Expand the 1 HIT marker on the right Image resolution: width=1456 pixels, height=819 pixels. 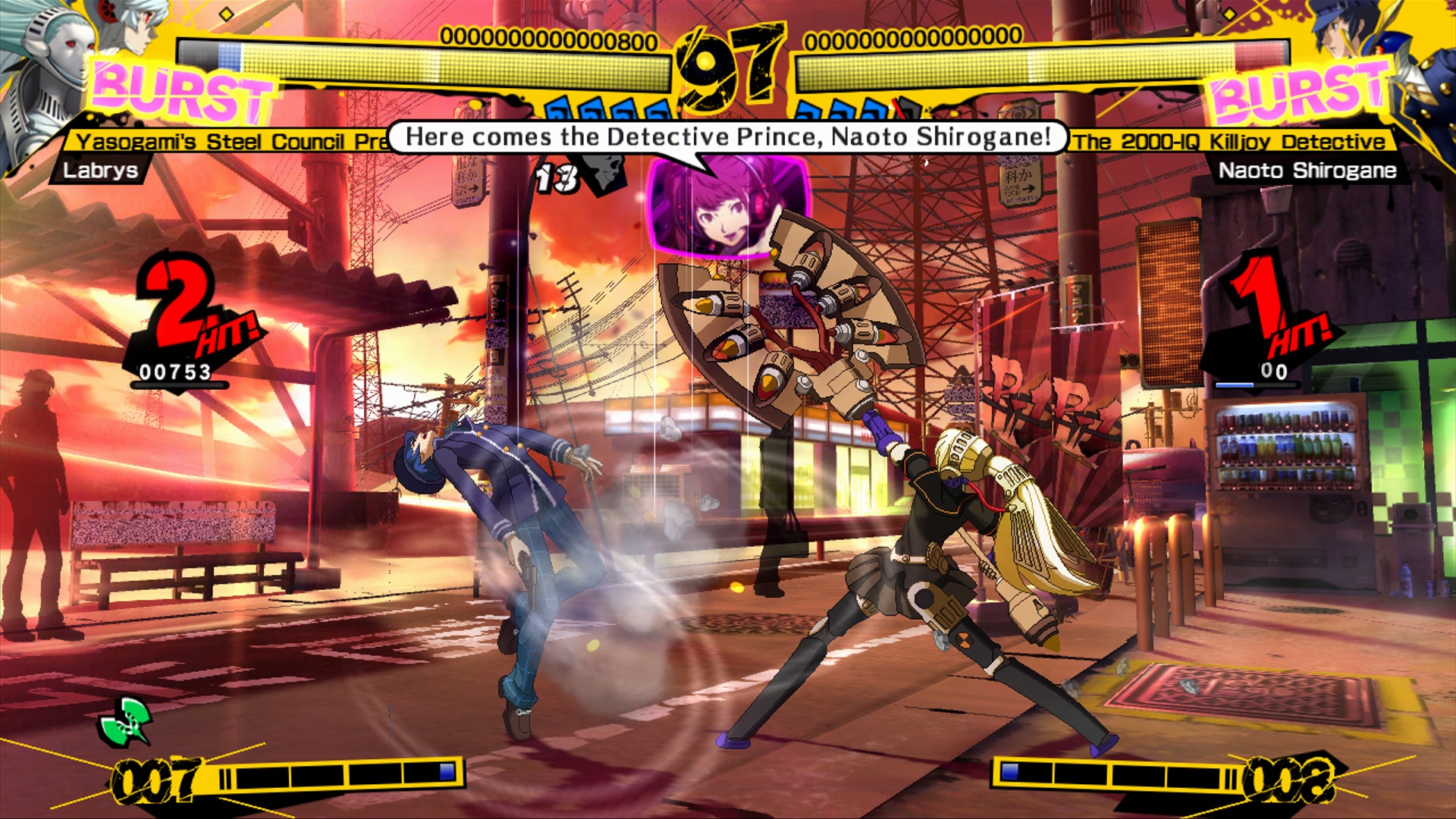[1282, 311]
